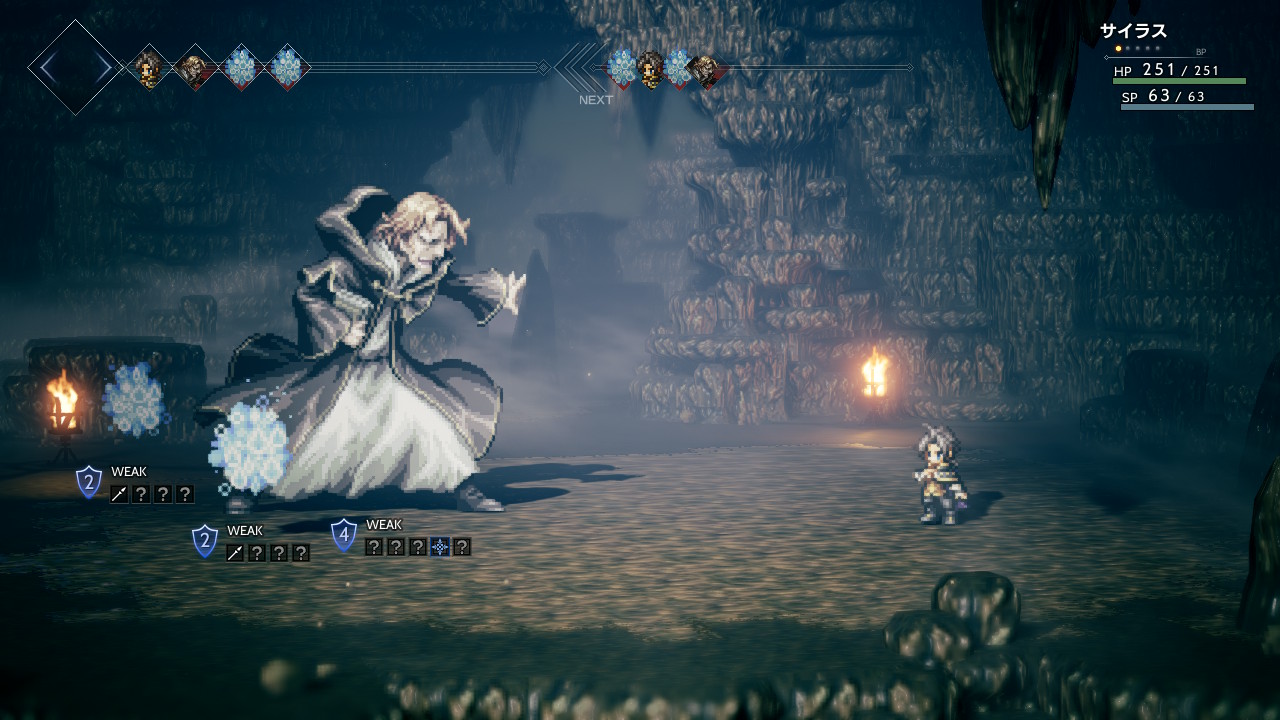The width and height of the screenshot is (1280, 720).
Task: Select the shield counter showing 4
Action: click(x=344, y=535)
